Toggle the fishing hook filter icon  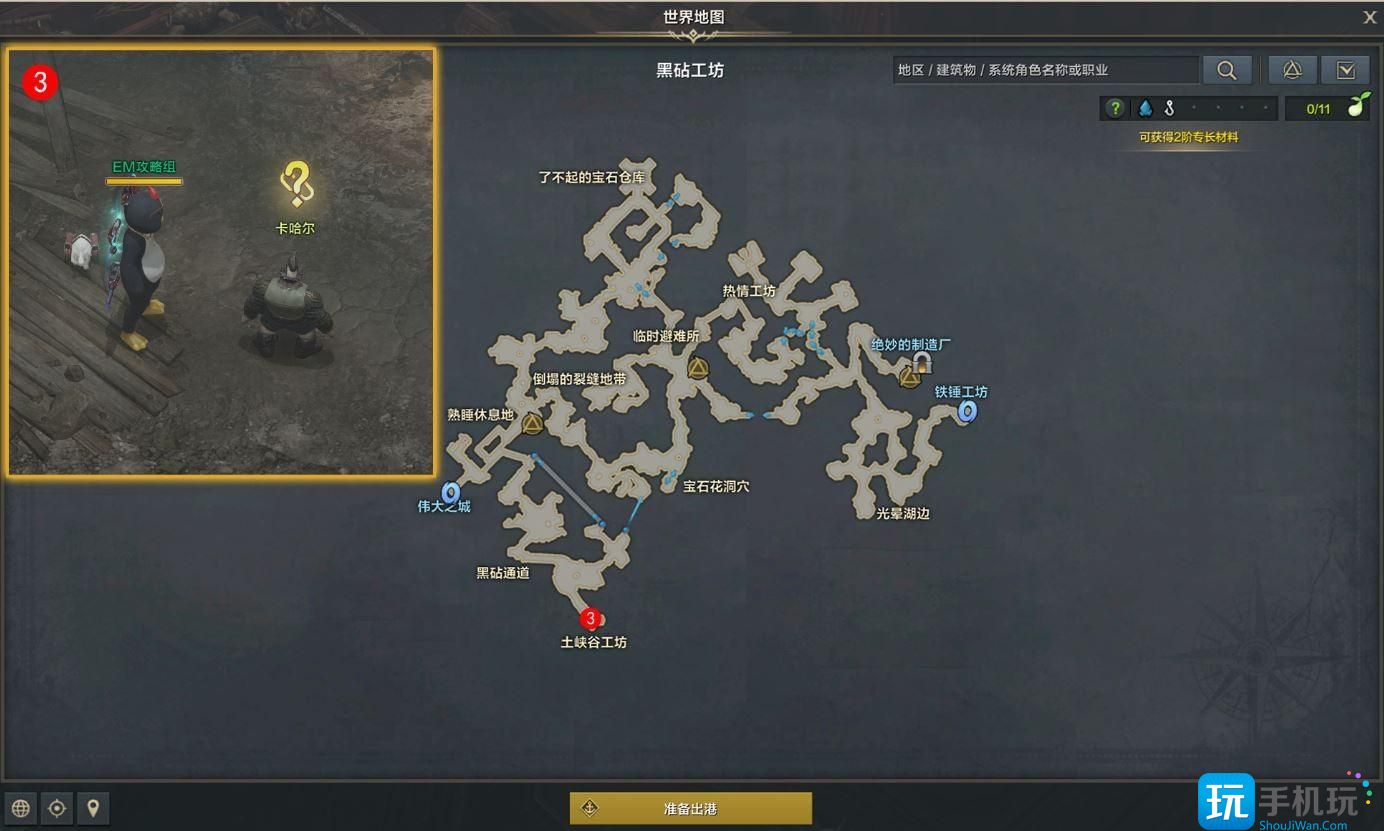pos(1167,107)
